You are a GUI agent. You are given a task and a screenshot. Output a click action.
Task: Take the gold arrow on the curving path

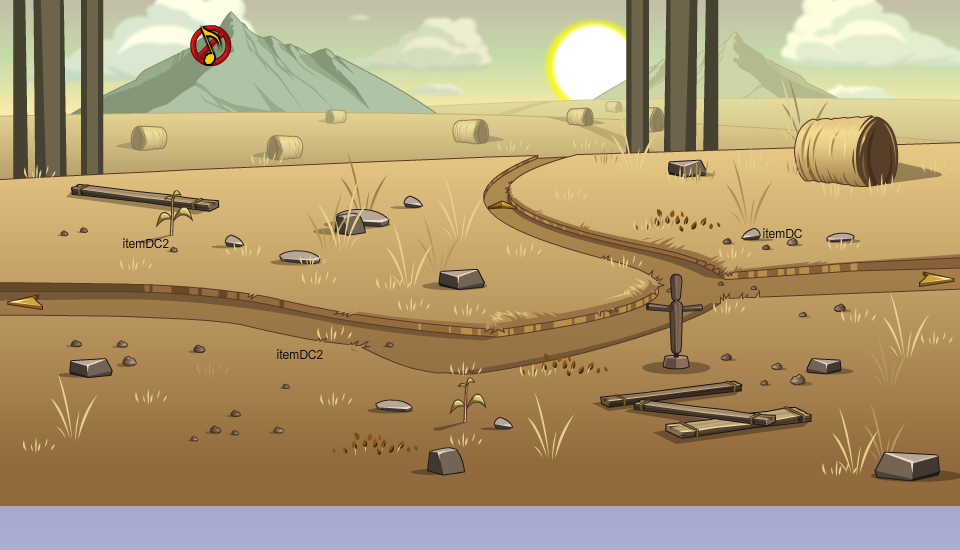click(x=501, y=204)
